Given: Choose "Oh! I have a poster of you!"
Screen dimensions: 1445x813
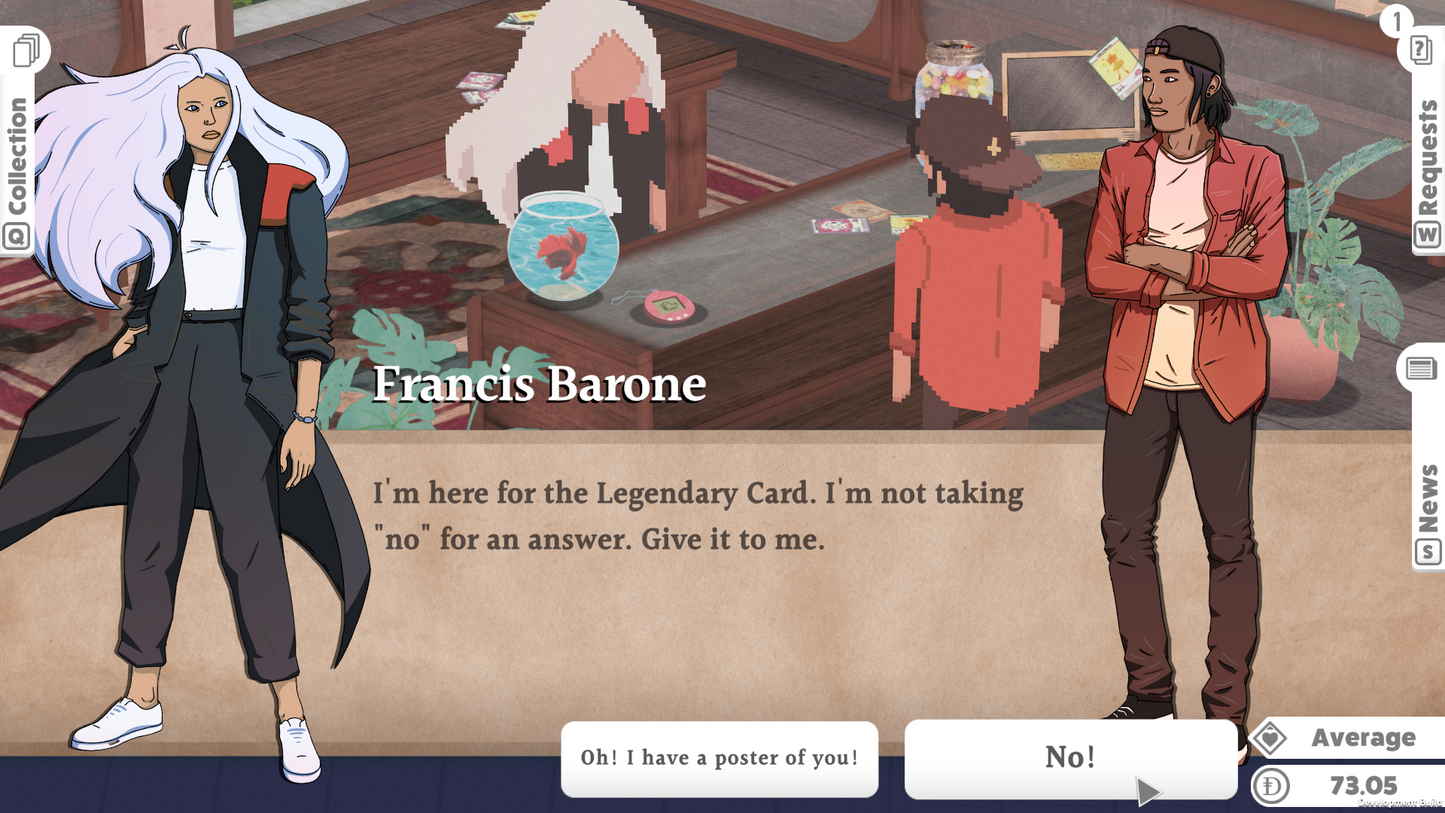Looking at the screenshot, I should click(x=720, y=759).
